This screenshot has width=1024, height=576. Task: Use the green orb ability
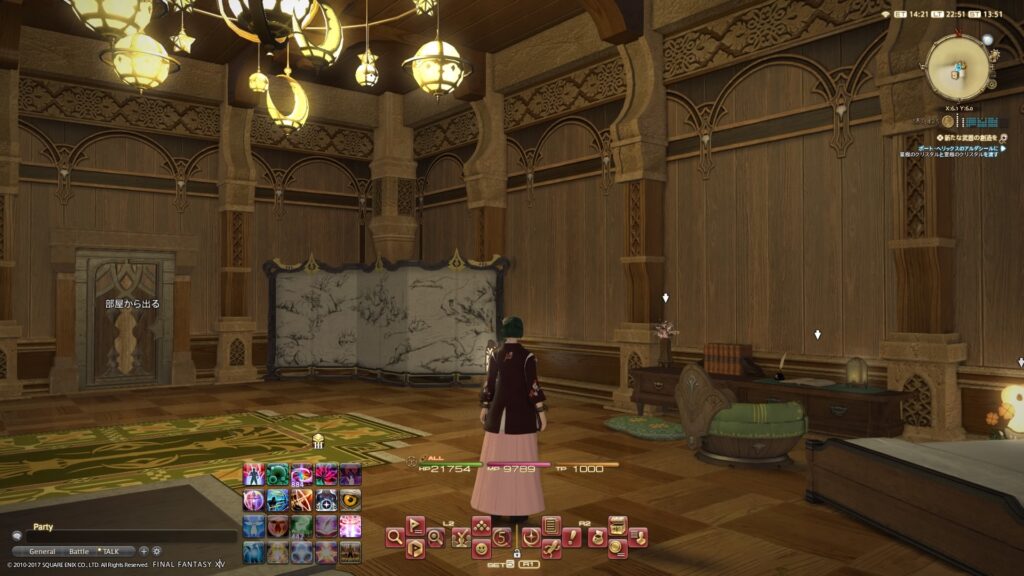tap(278, 475)
